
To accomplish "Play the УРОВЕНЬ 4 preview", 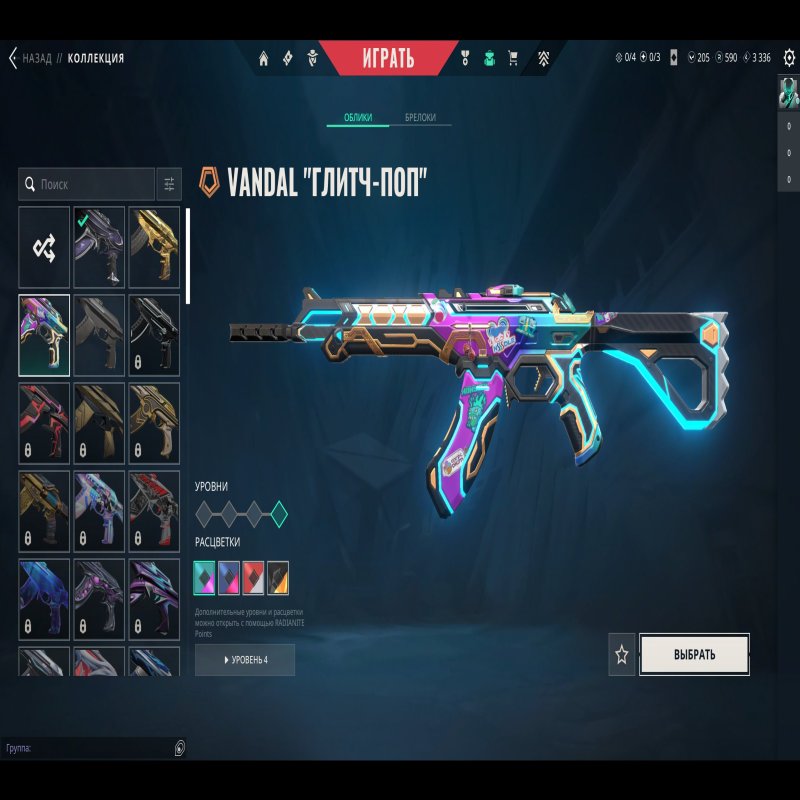I will point(245,660).
